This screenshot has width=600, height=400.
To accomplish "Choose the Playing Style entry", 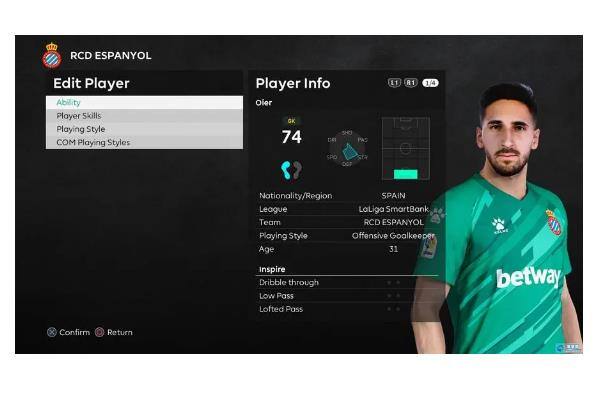I will point(143,129).
